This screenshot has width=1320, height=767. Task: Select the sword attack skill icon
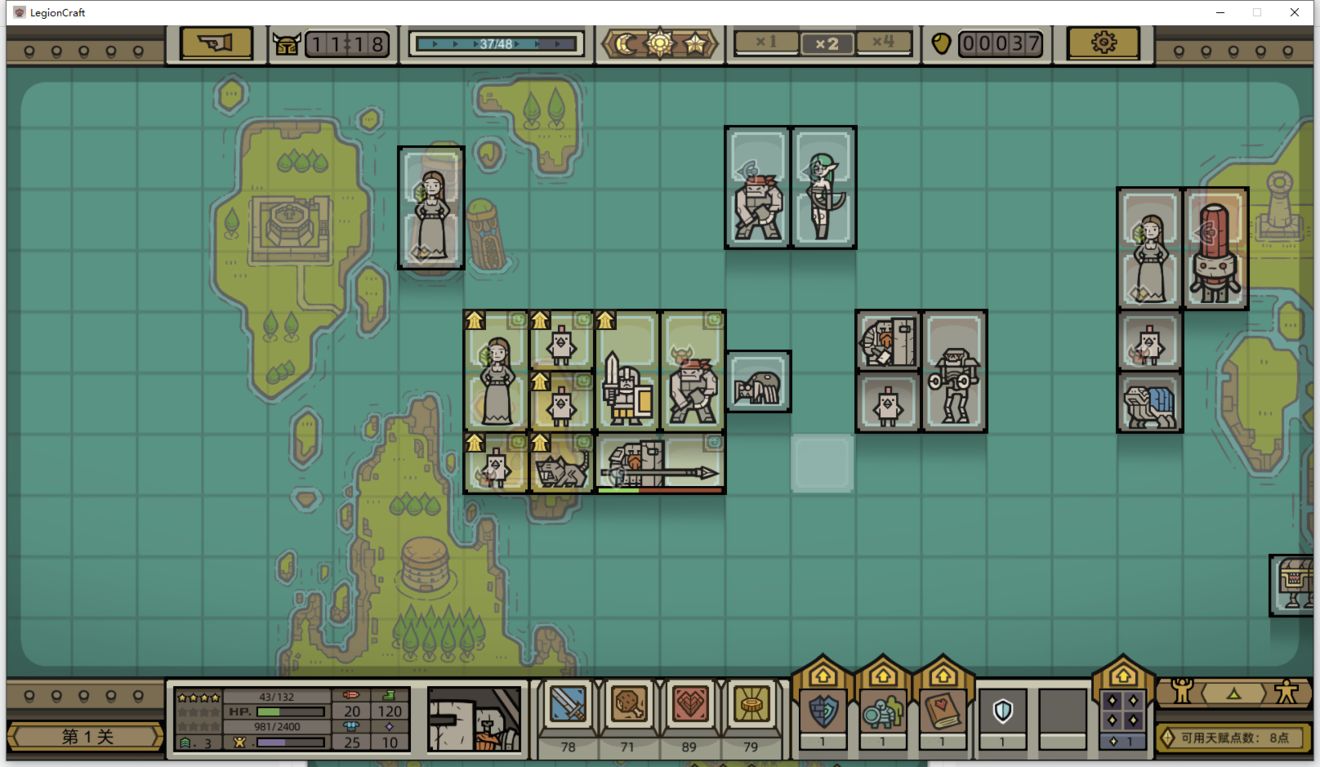point(568,705)
